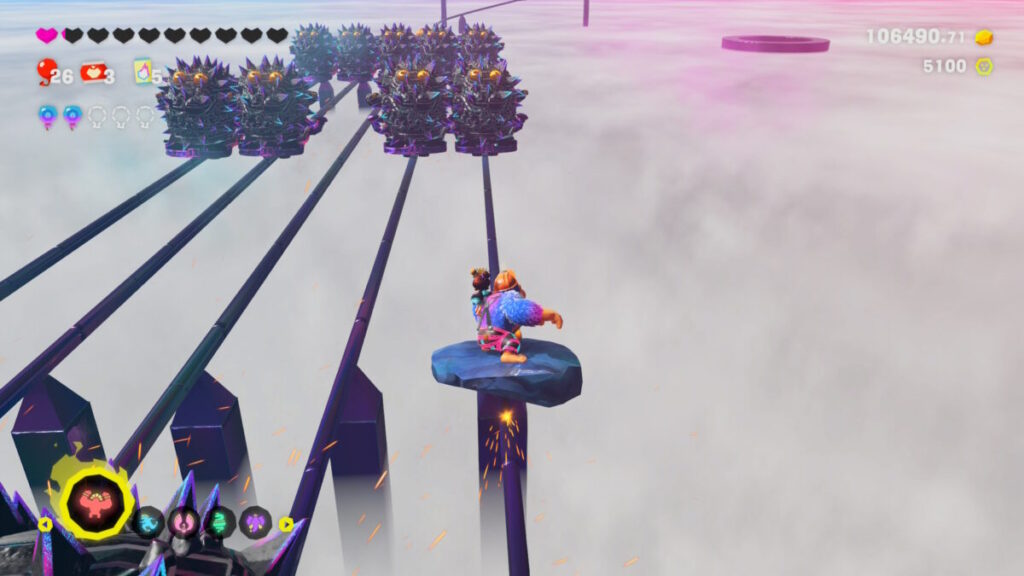Select the yellow flame card item icon
The width and height of the screenshot is (1024, 576).
pyautogui.click(x=143, y=71)
